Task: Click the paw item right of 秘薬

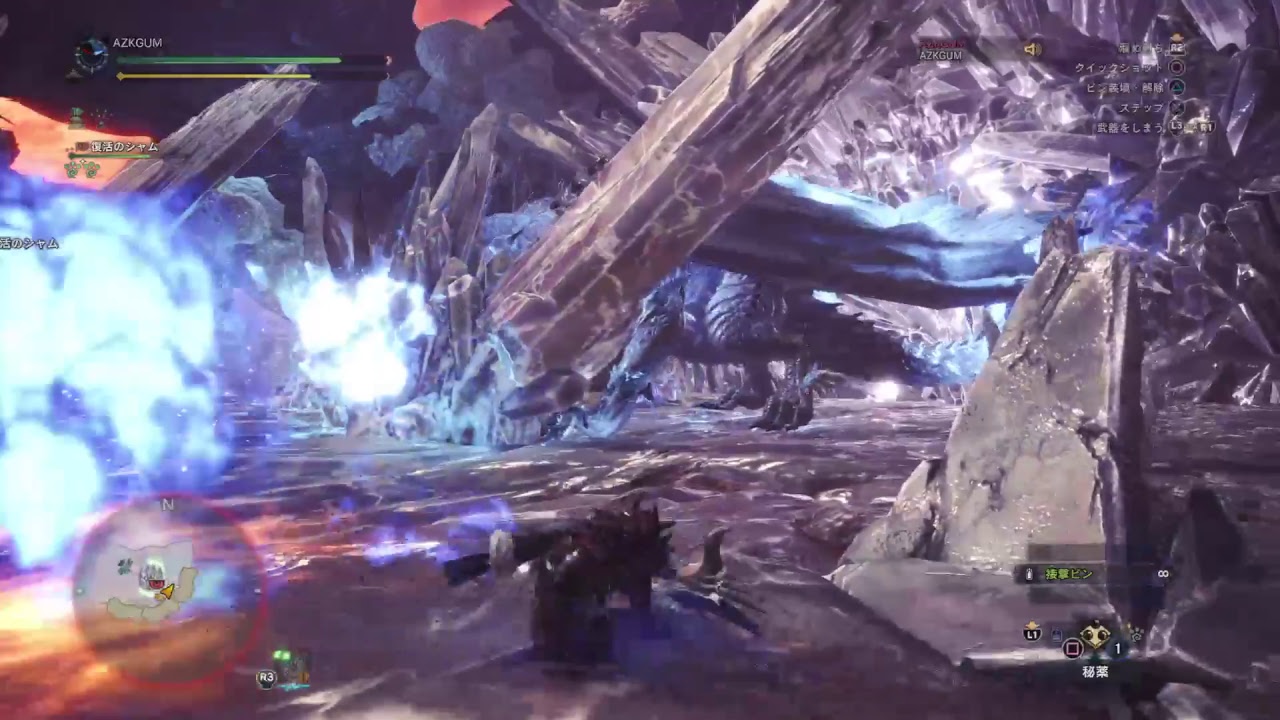Action: (x=1136, y=632)
